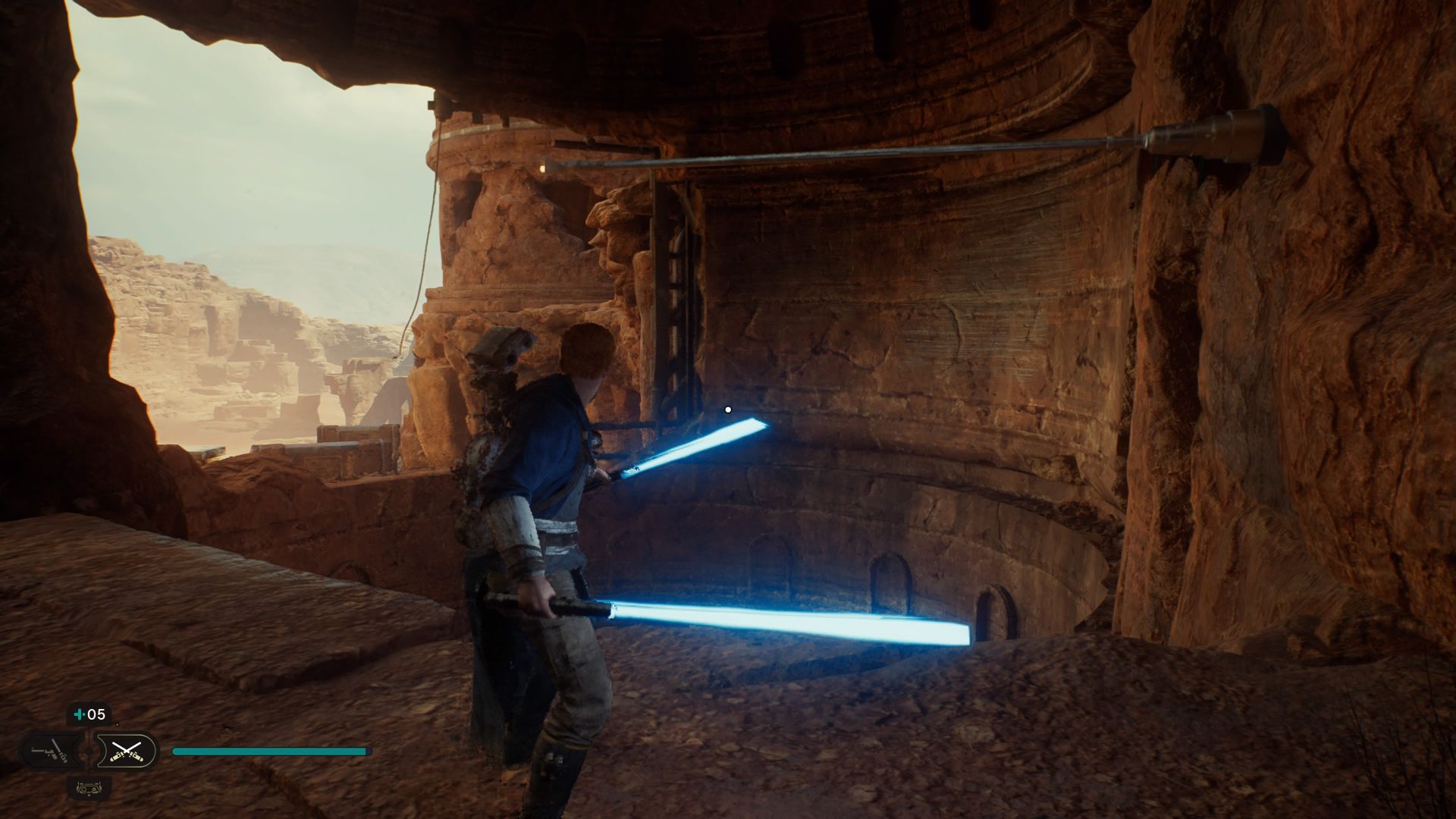This screenshot has height=819, width=1456.
Task: Click the small dot above the stance selector
Action: pos(118,724)
